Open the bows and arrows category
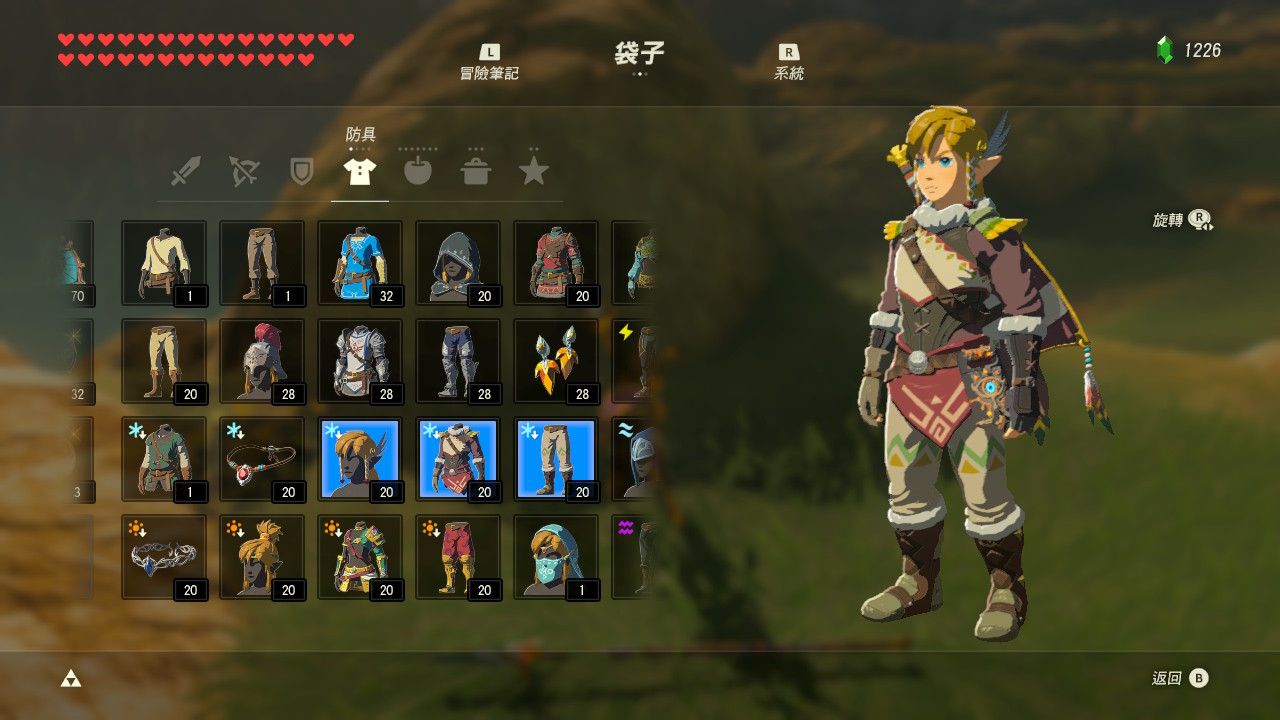 [242, 170]
